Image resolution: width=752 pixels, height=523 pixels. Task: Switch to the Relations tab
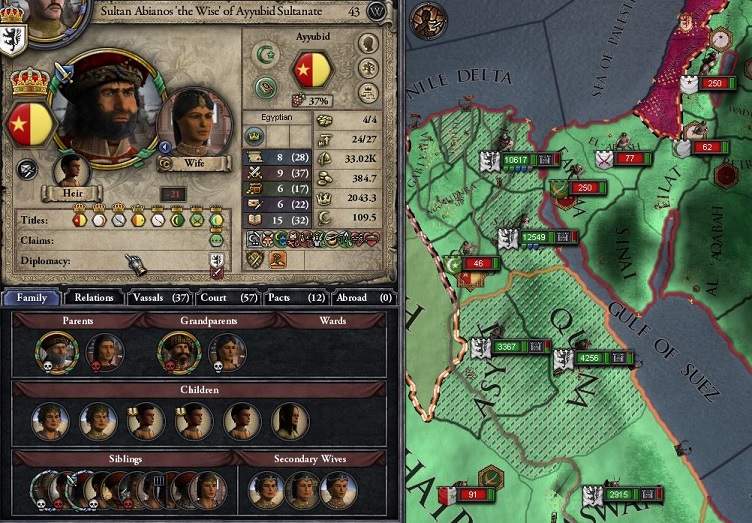[93, 297]
